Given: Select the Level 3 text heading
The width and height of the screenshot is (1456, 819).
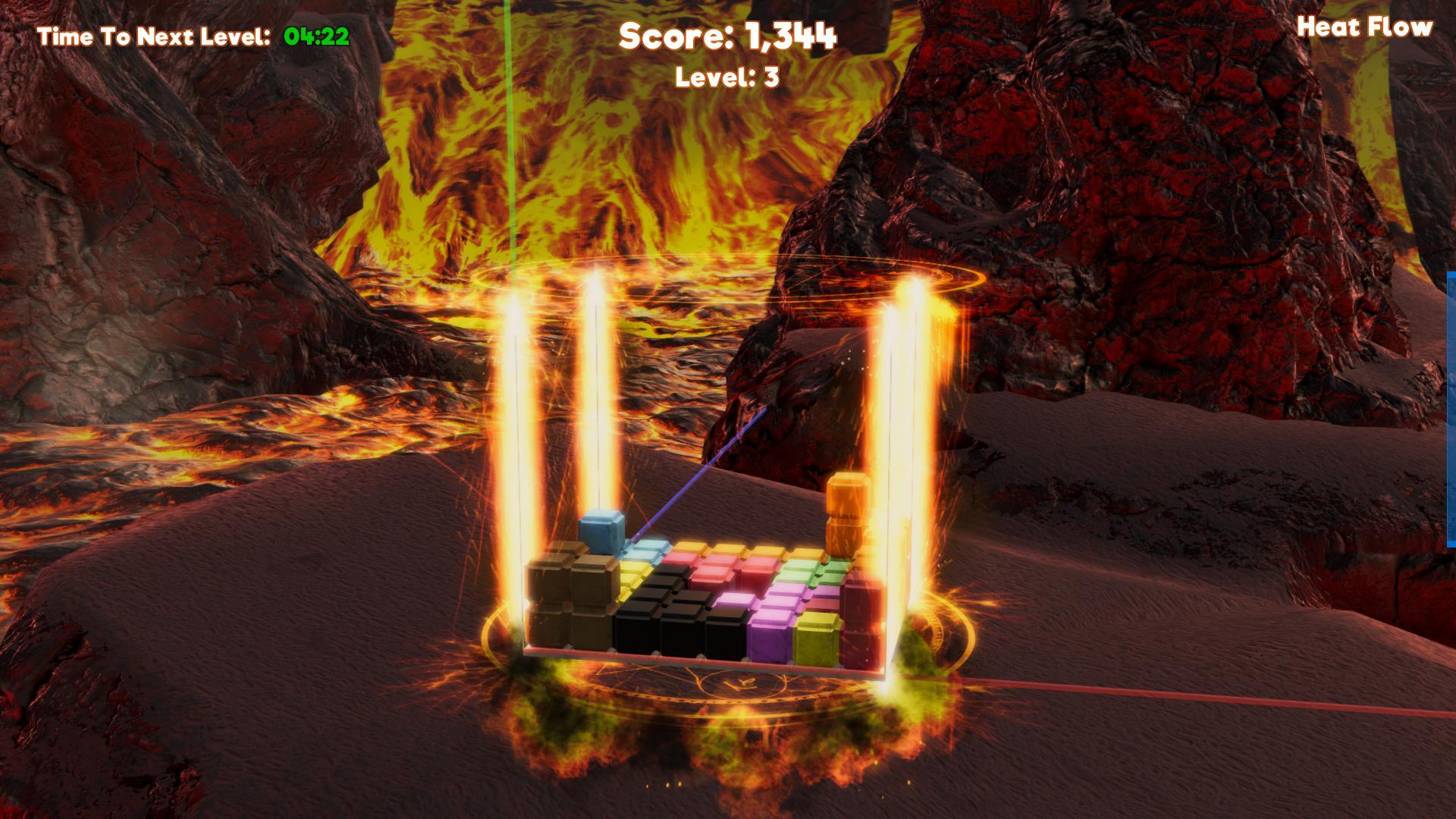Looking at the screenshot, I should click(x=727, y=77).
